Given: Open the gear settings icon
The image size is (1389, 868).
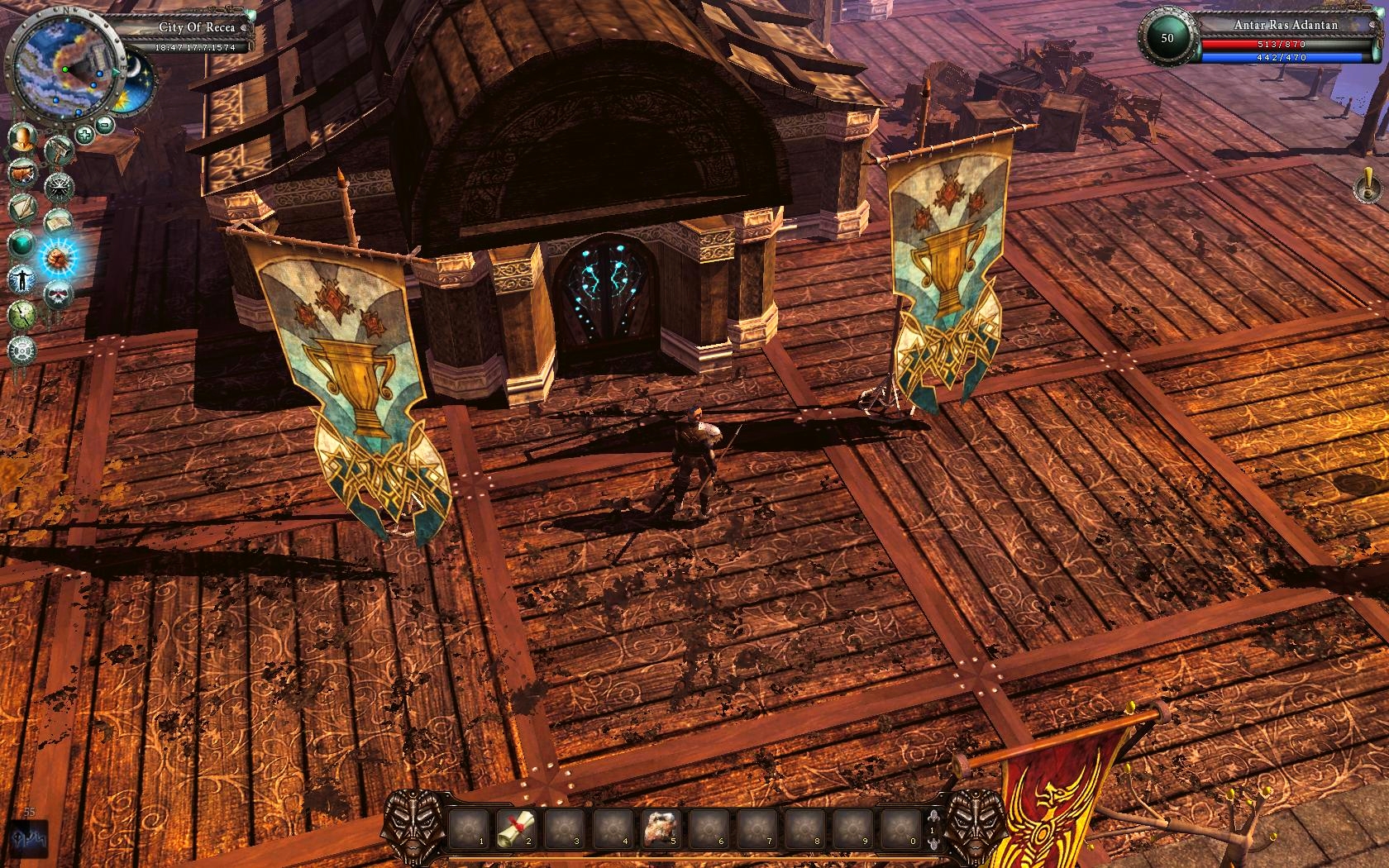Looking at the screenshot, I should 22,350.
